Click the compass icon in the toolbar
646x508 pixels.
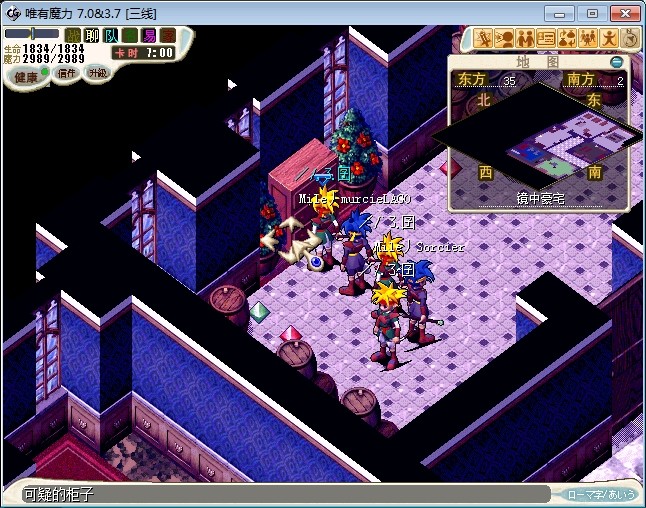[630, 39]
